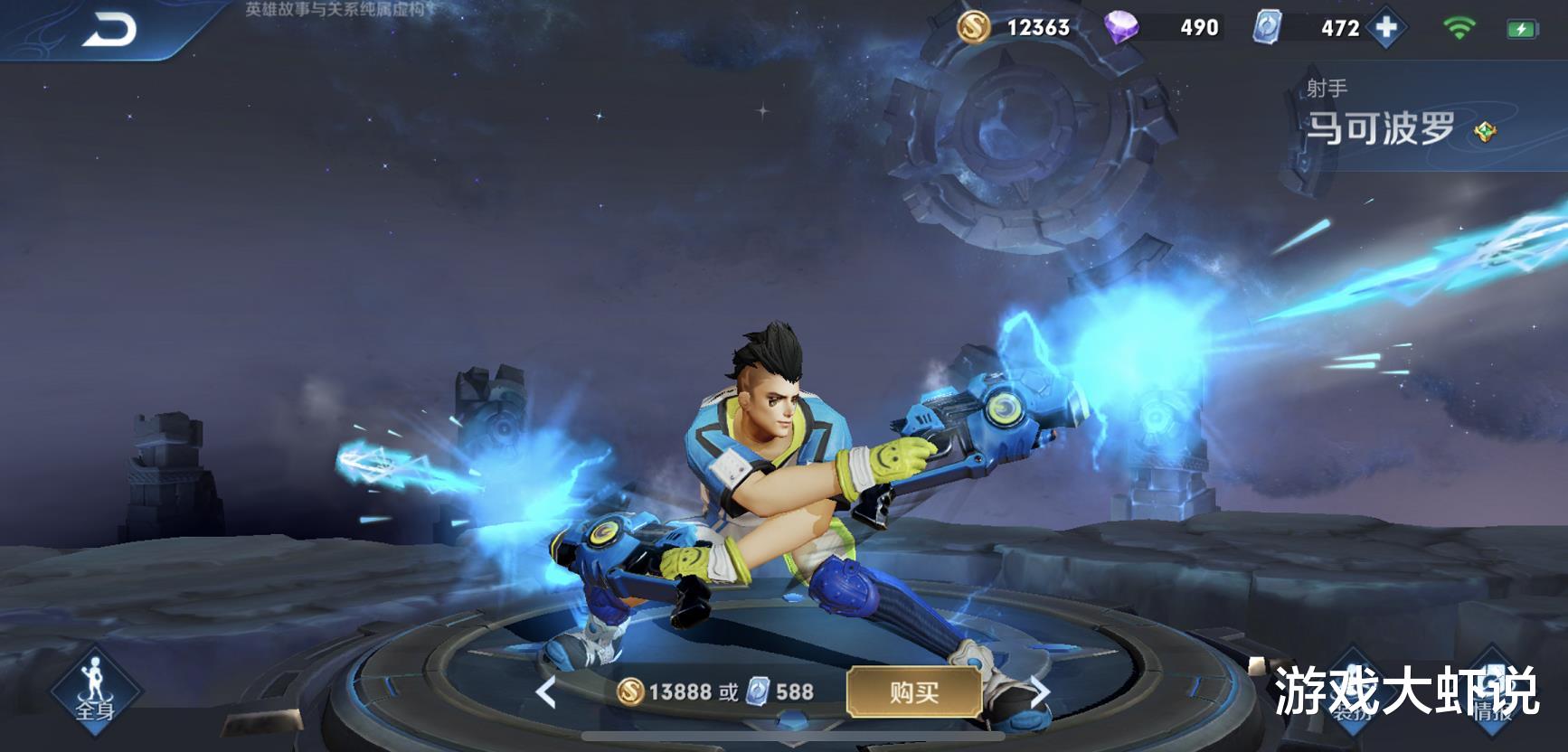
Task: Click the gold badge beside 马可波罗's name
Action: point(1485,132)
